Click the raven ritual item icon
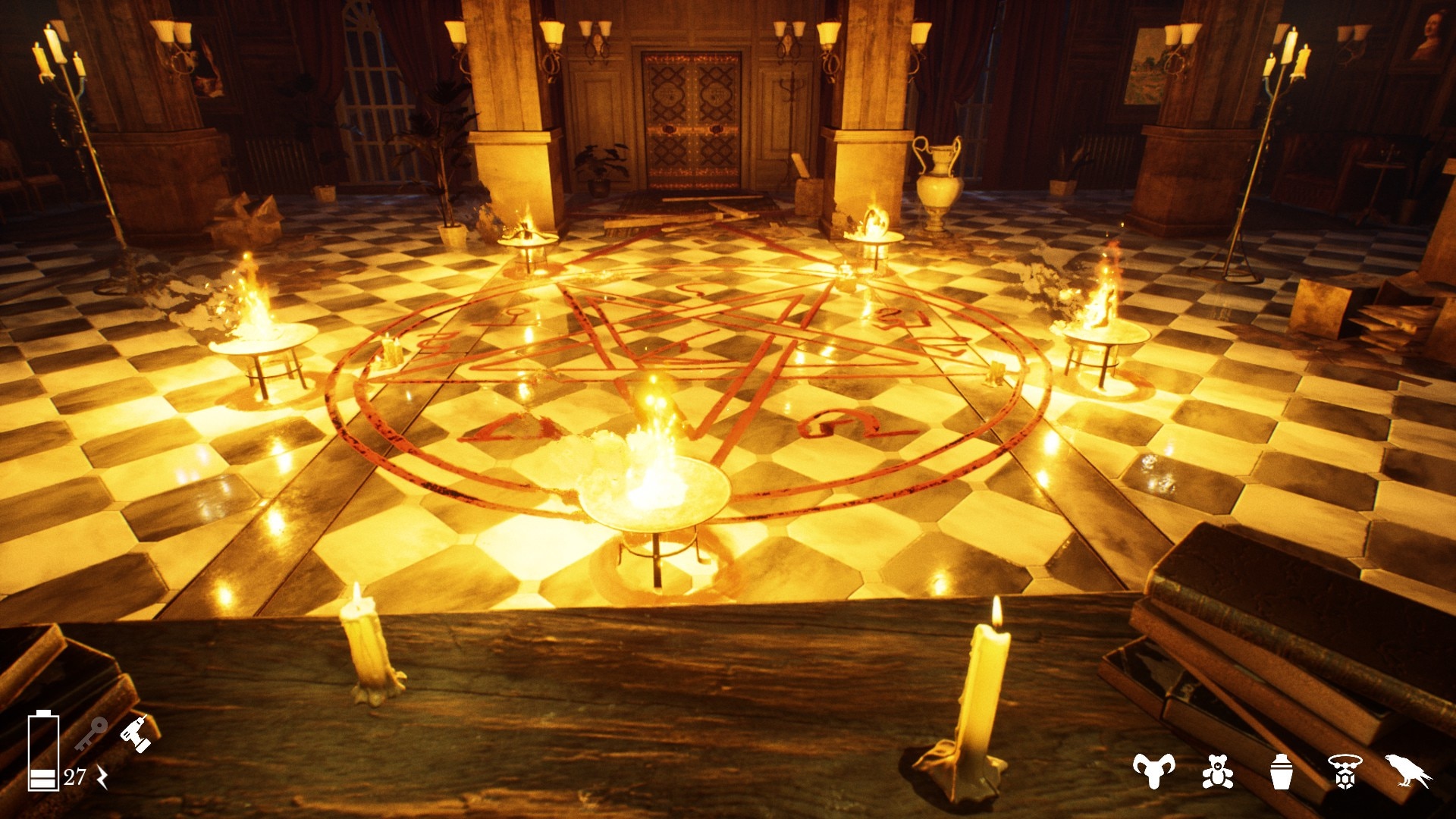The image size is (1456, 819). point(1408,770)
